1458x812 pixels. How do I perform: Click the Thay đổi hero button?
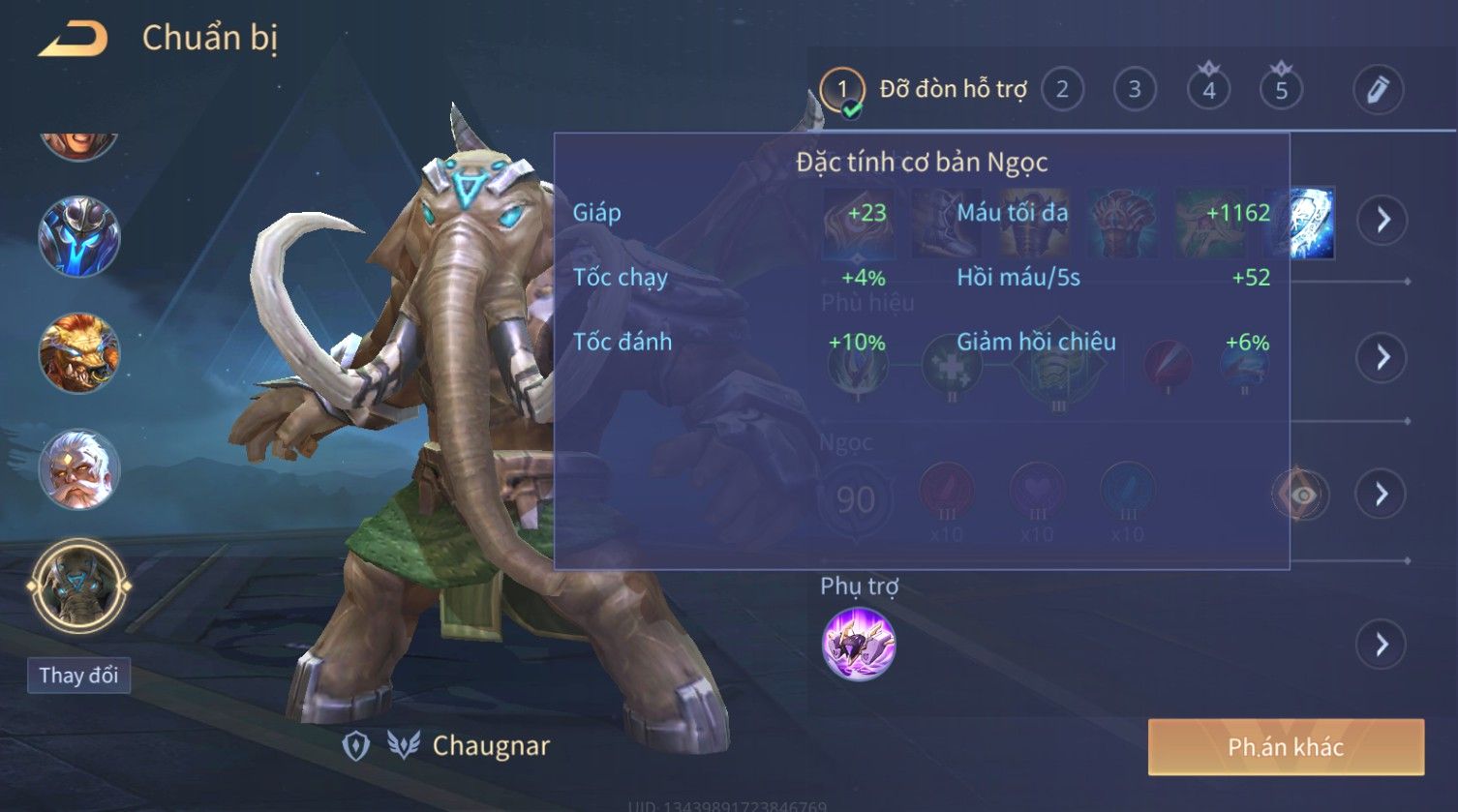(78, 675)
